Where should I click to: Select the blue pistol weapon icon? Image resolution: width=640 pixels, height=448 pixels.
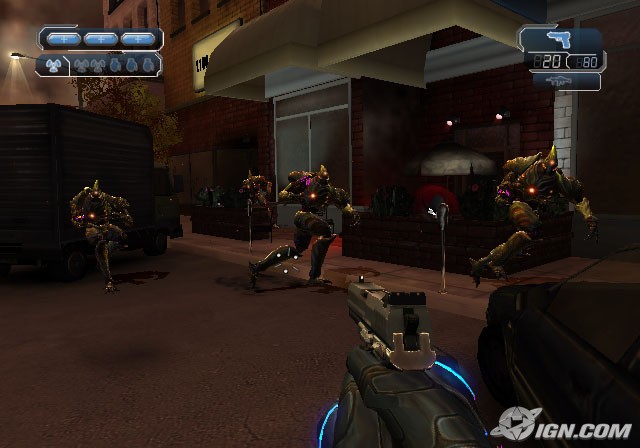[559, 40]
